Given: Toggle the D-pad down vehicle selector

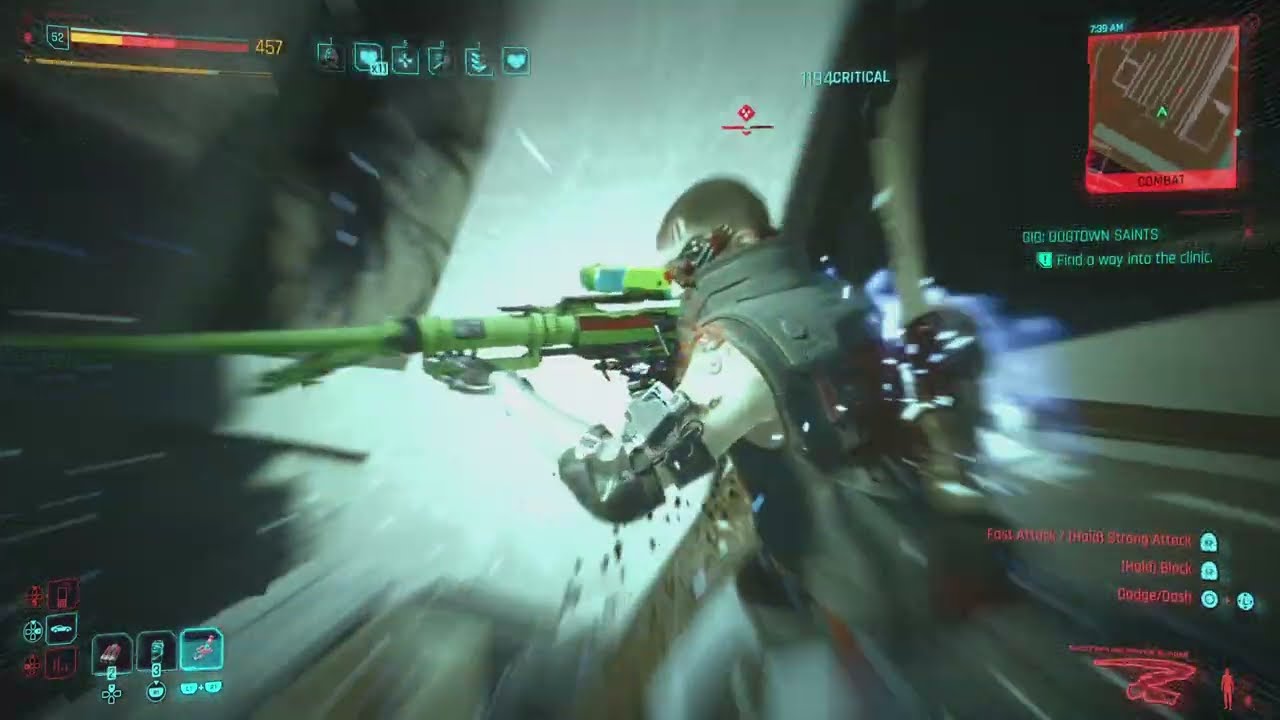Looking at the screenshot, I should pos(33,630).
